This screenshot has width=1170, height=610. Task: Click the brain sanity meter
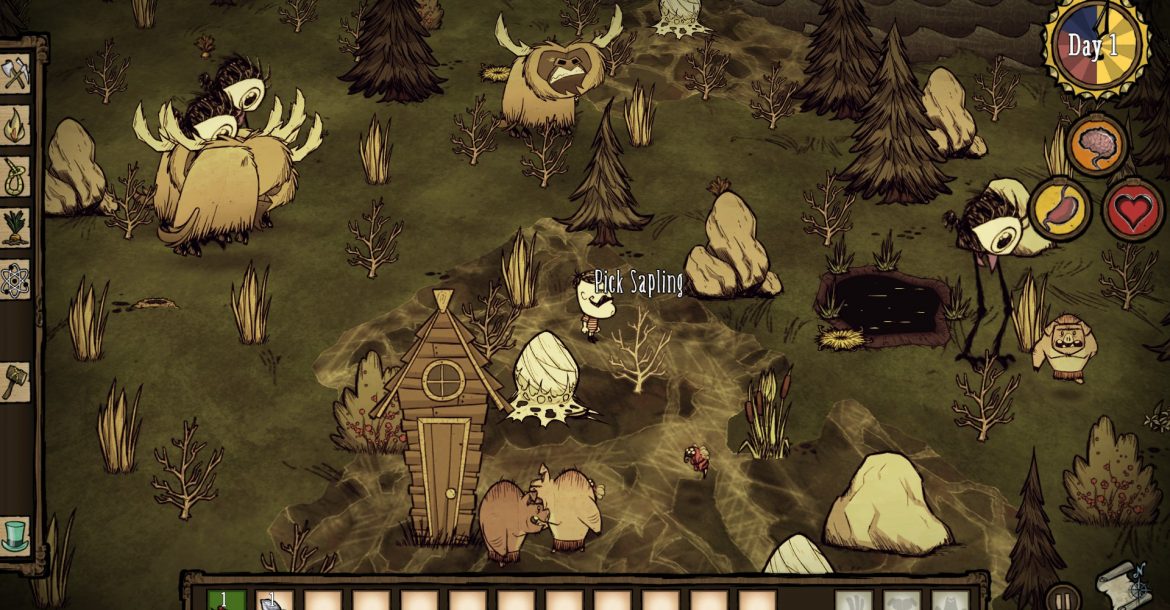coord(1097,146)
